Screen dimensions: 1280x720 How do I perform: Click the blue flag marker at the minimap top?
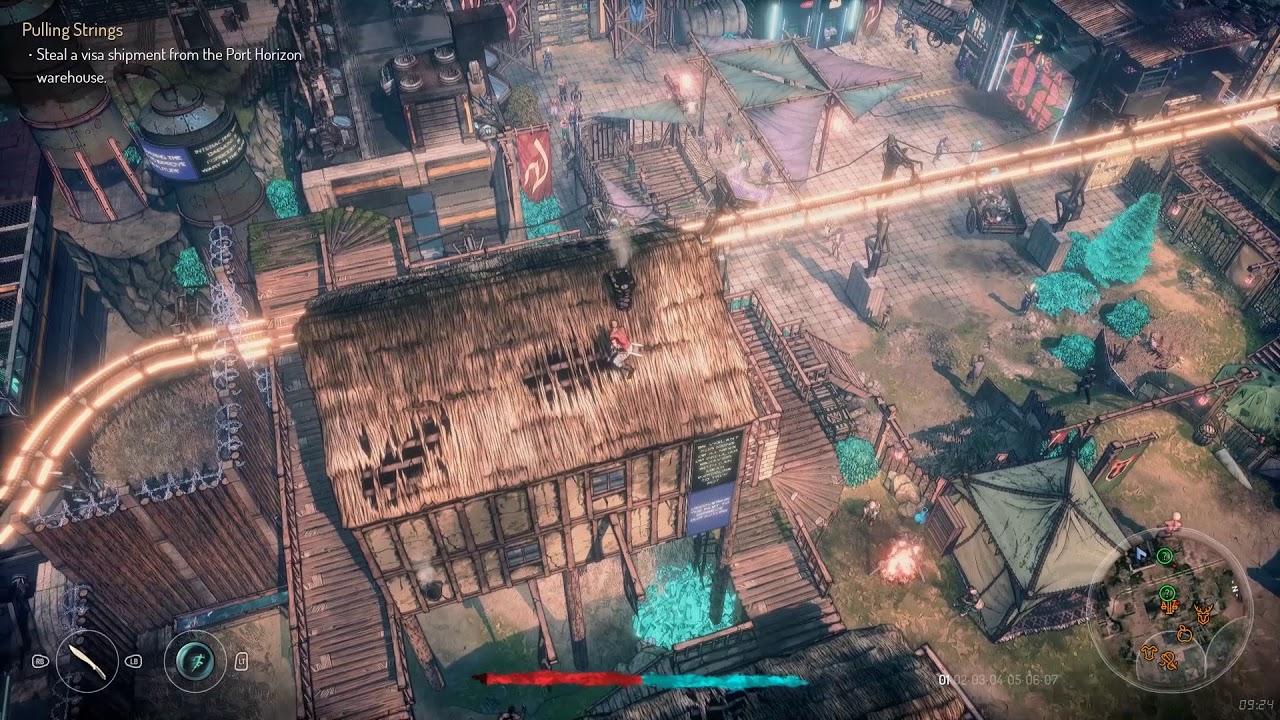(1140, 553)
